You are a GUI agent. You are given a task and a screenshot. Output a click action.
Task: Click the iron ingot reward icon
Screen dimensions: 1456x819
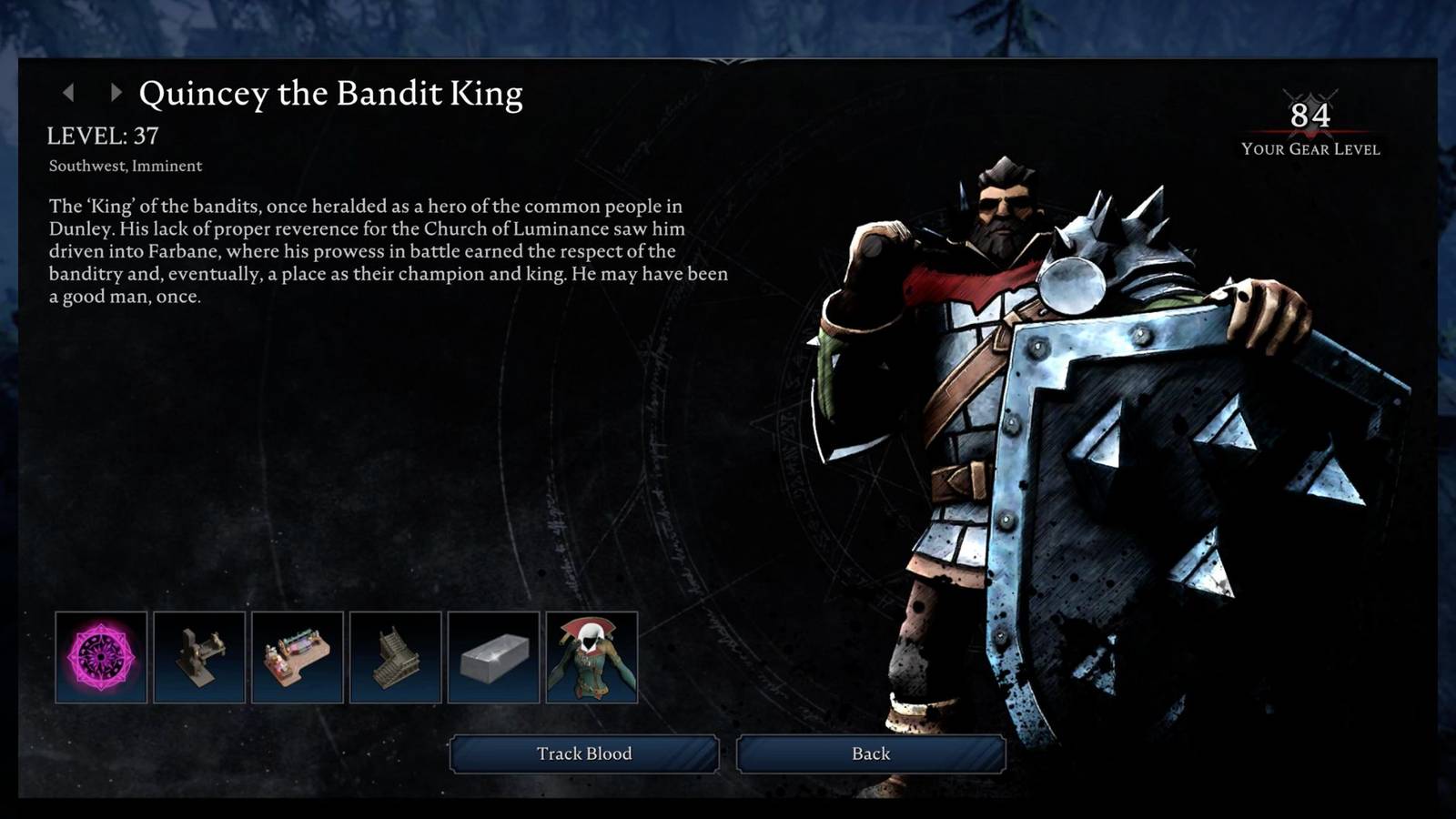tap(494, 659)
